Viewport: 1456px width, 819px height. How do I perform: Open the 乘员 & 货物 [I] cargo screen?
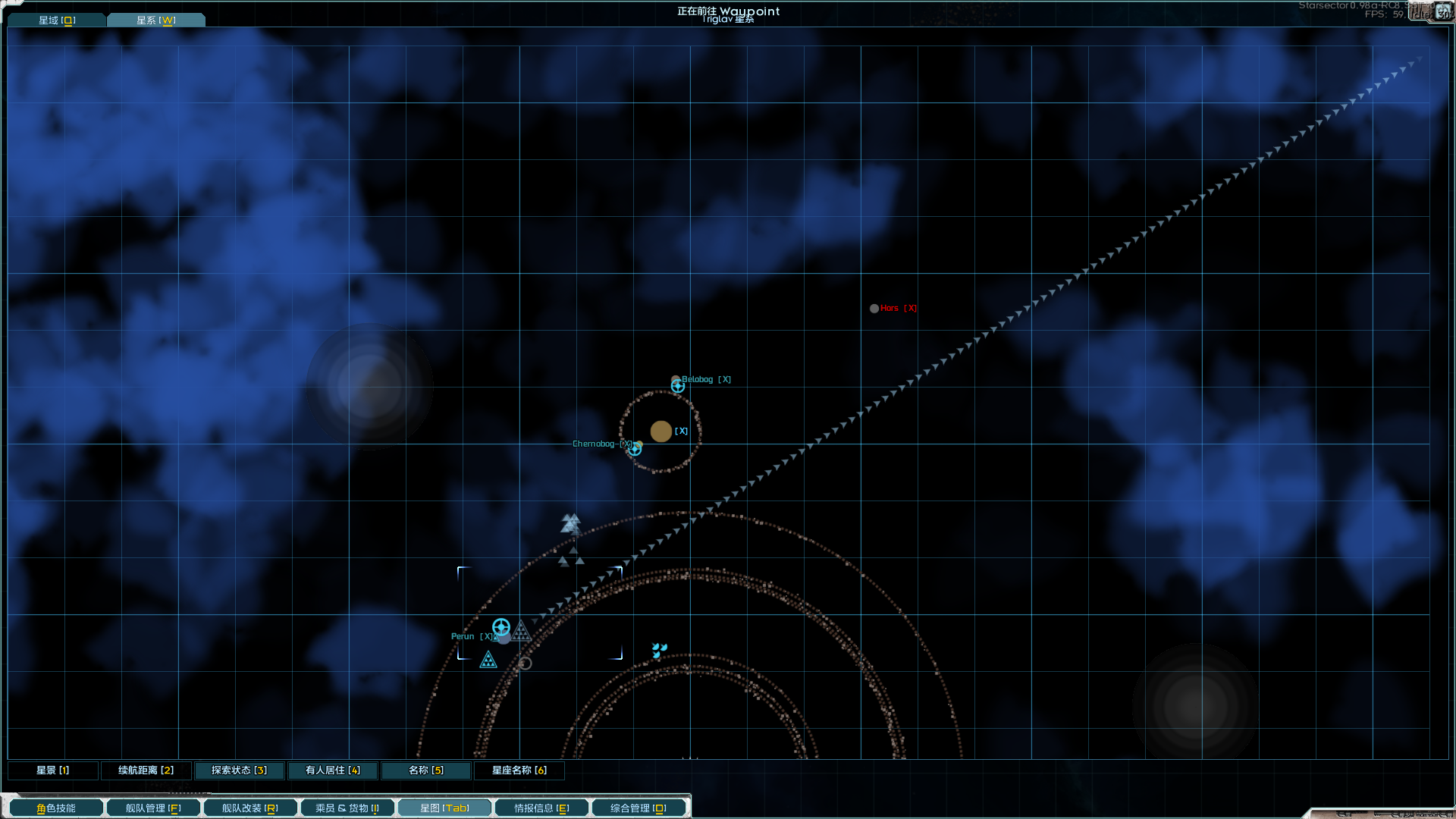pyautogui.click(x=347, y=807)
